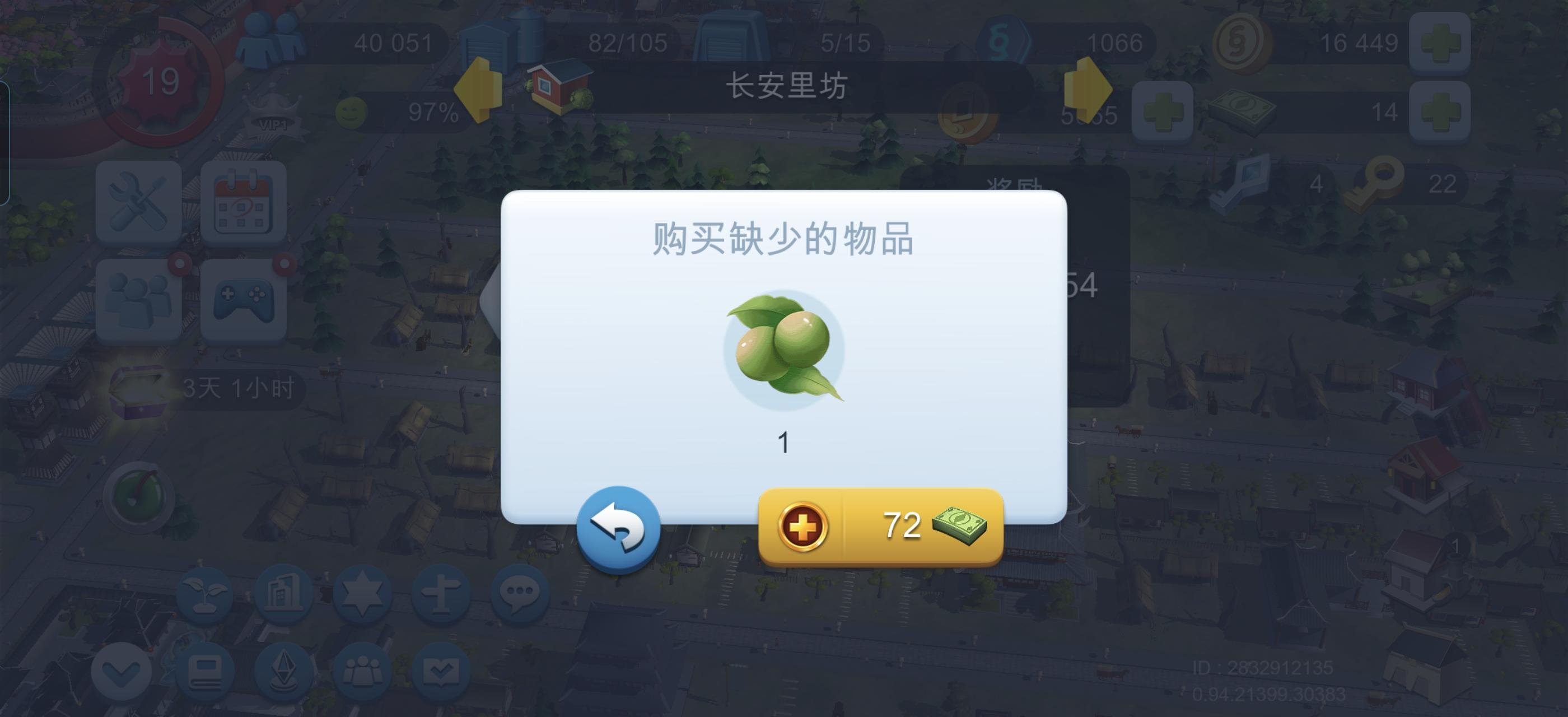Open the star specializations menu
This screenshot has height=717, width=1568.
363,594
